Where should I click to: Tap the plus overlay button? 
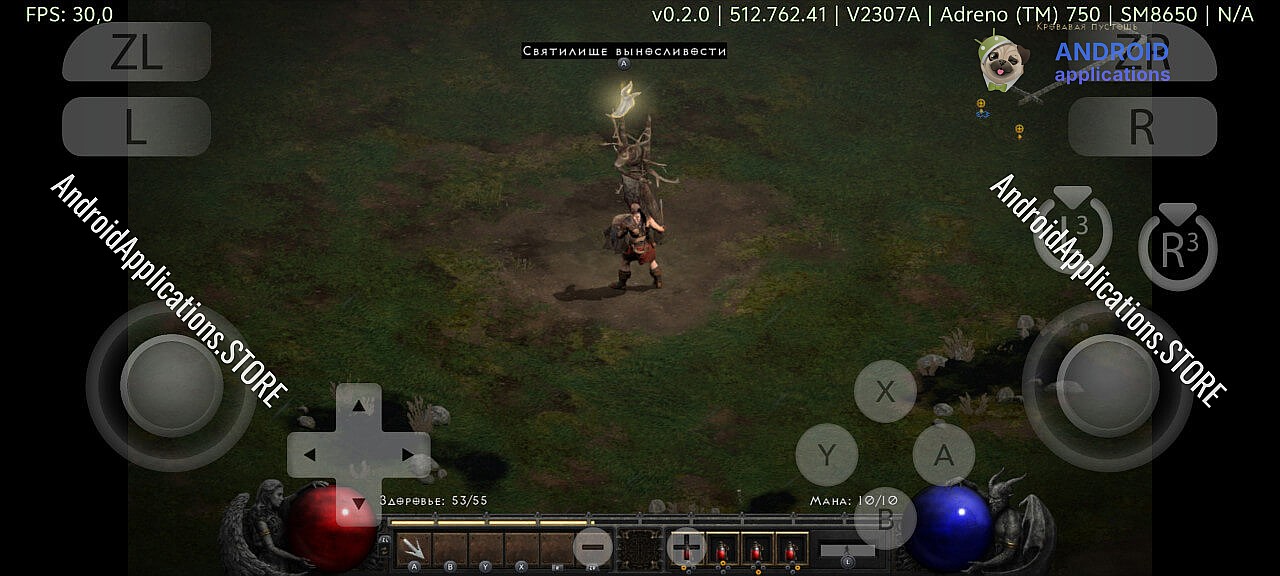pyautogui.click(x=686, y=548)
